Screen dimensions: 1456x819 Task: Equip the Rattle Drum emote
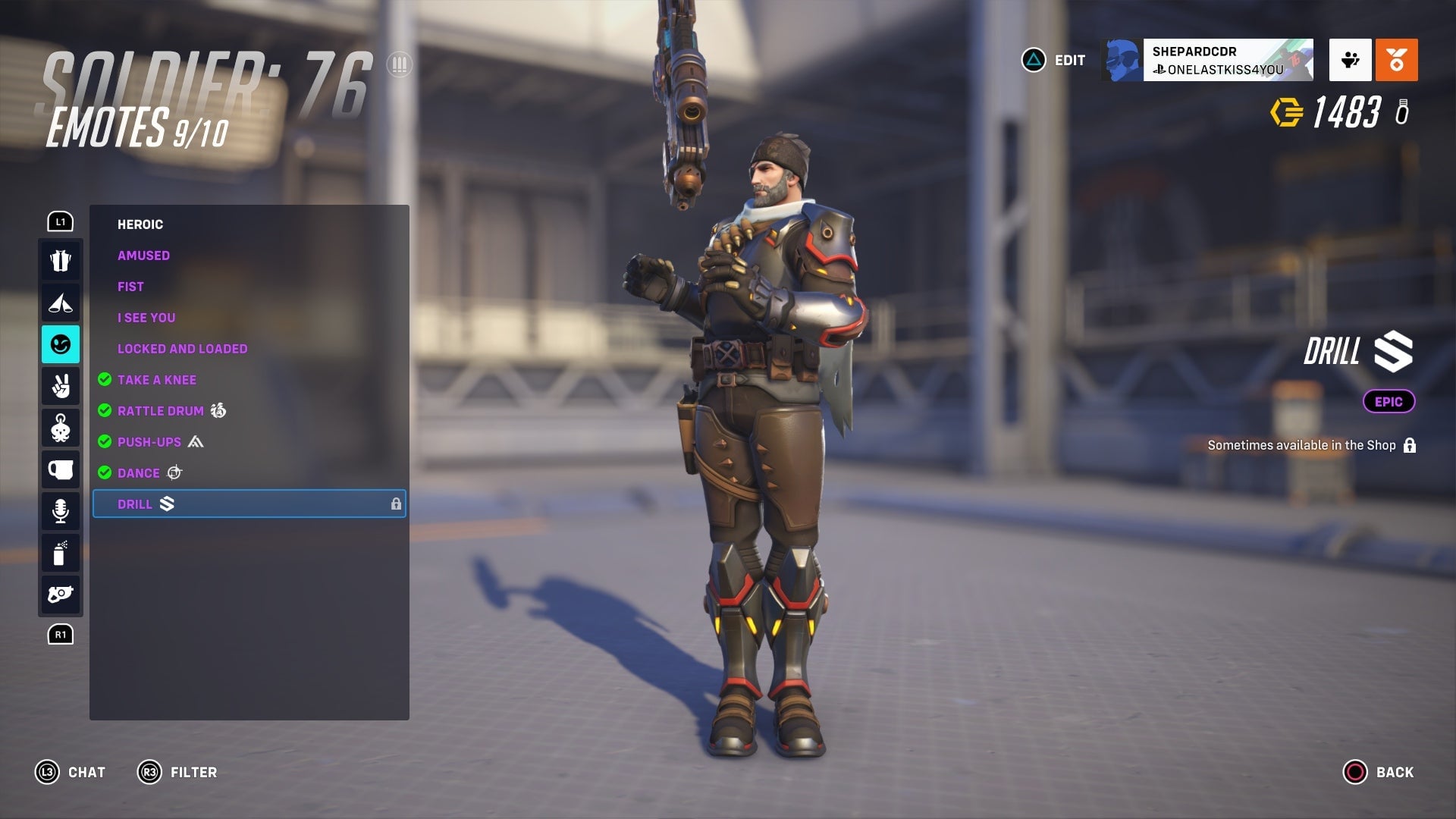[160, 410]
